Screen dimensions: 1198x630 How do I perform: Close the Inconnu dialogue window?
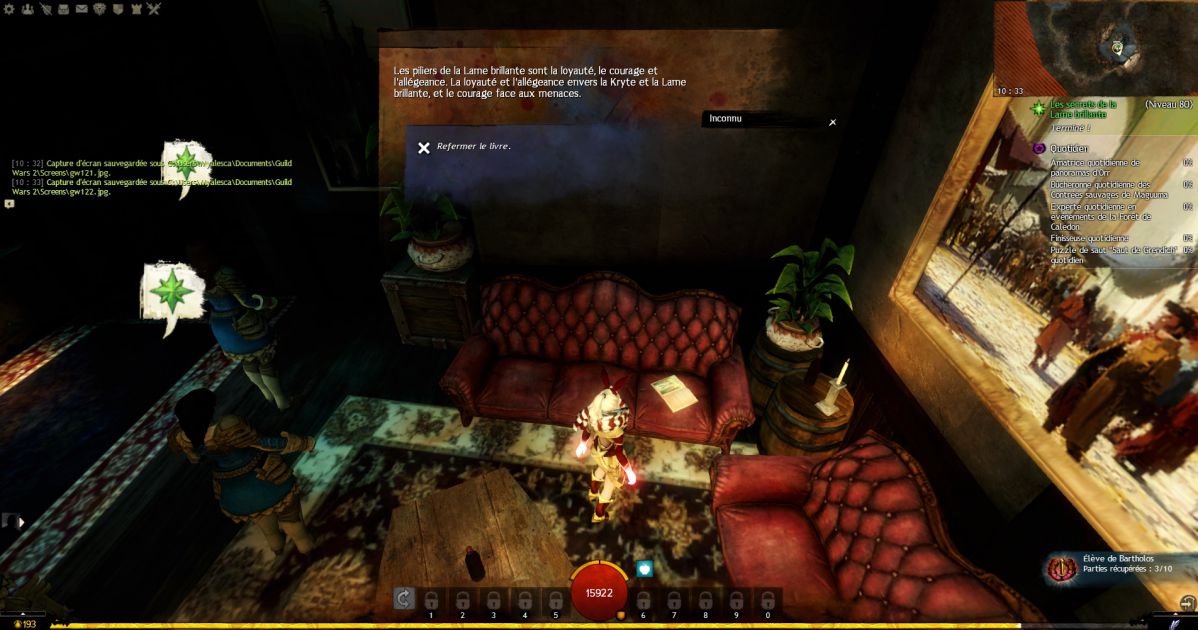tap(832, 122)
